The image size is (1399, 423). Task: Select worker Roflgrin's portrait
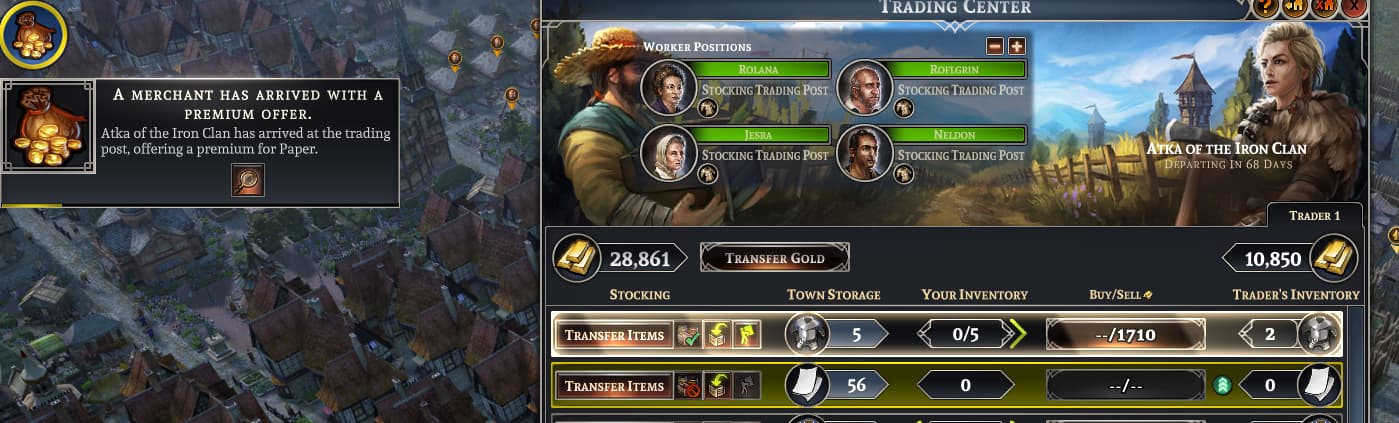coord(864,87)
